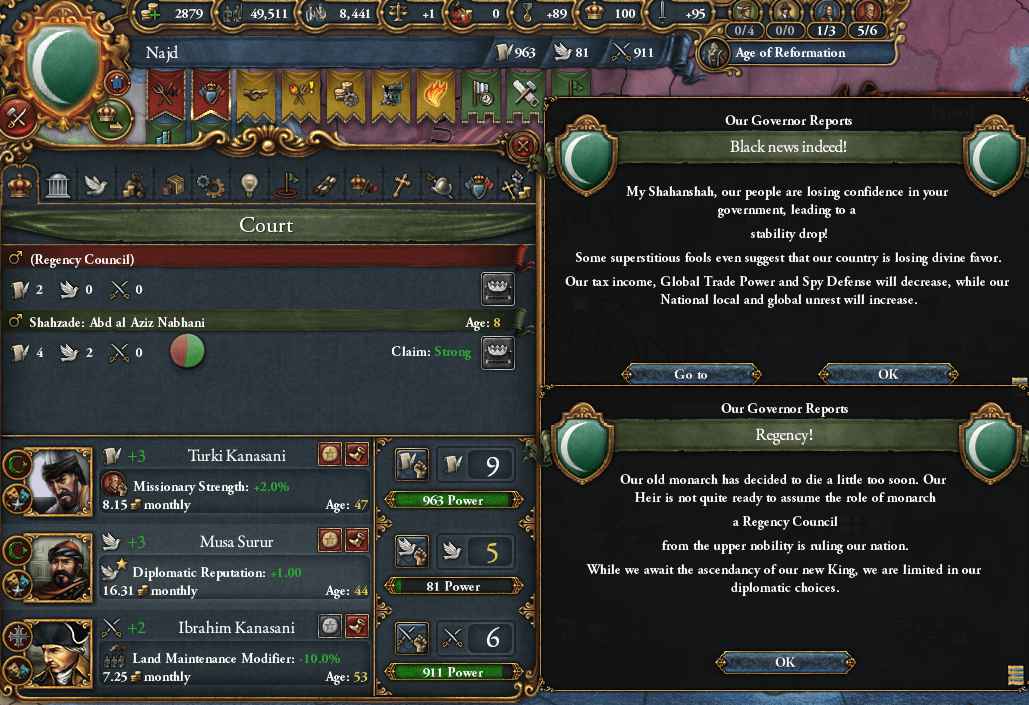
Task: Click the military power focus button
Action: point(411,636)
